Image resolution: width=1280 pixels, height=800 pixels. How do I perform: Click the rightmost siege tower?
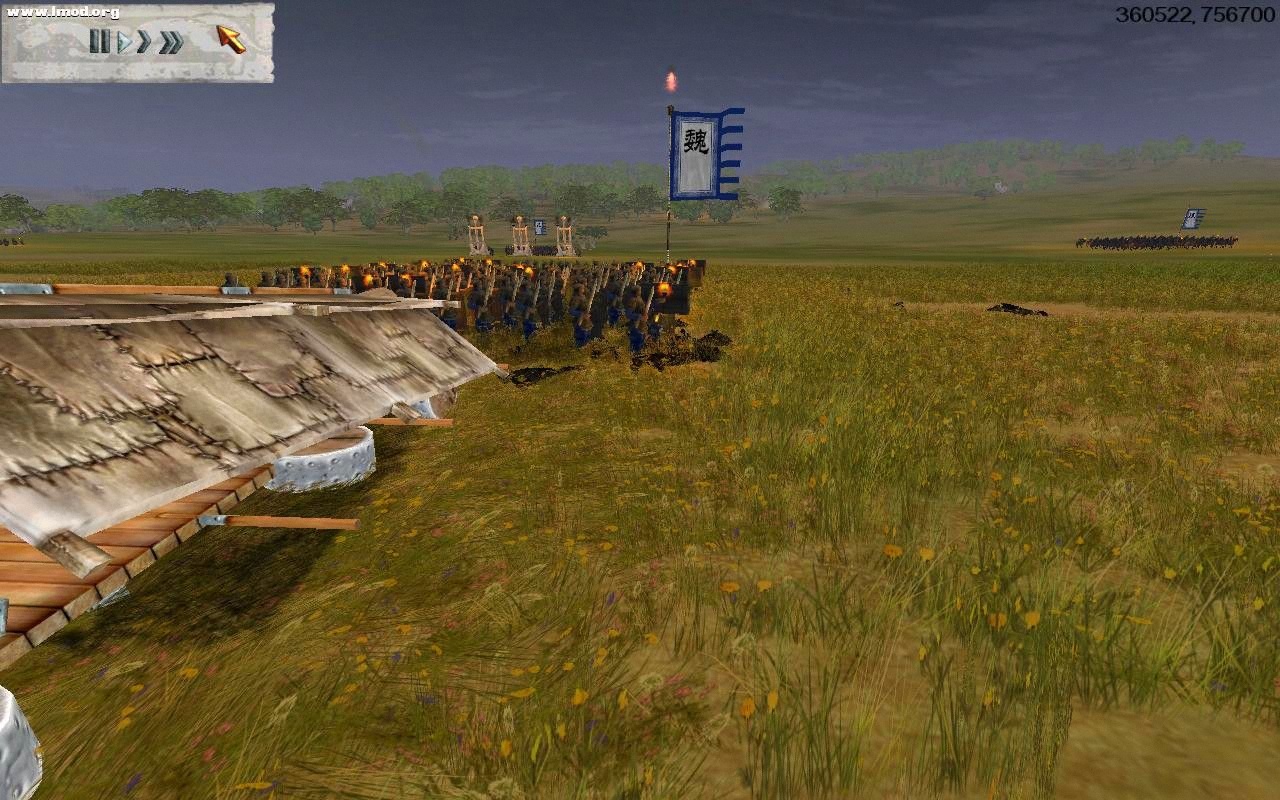pyautogui.click(x=565, y=232)
